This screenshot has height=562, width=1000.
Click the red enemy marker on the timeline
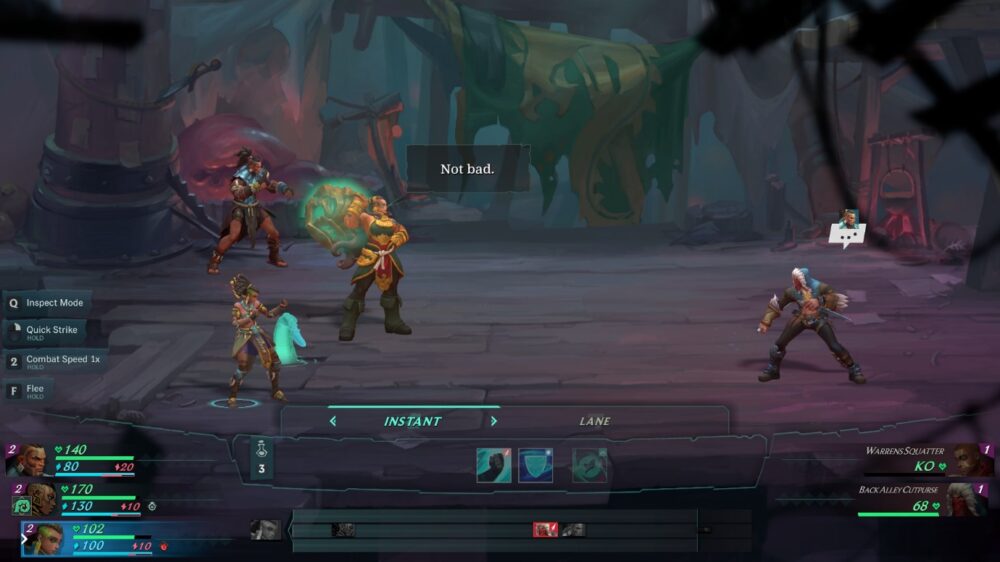coord(545,530)
